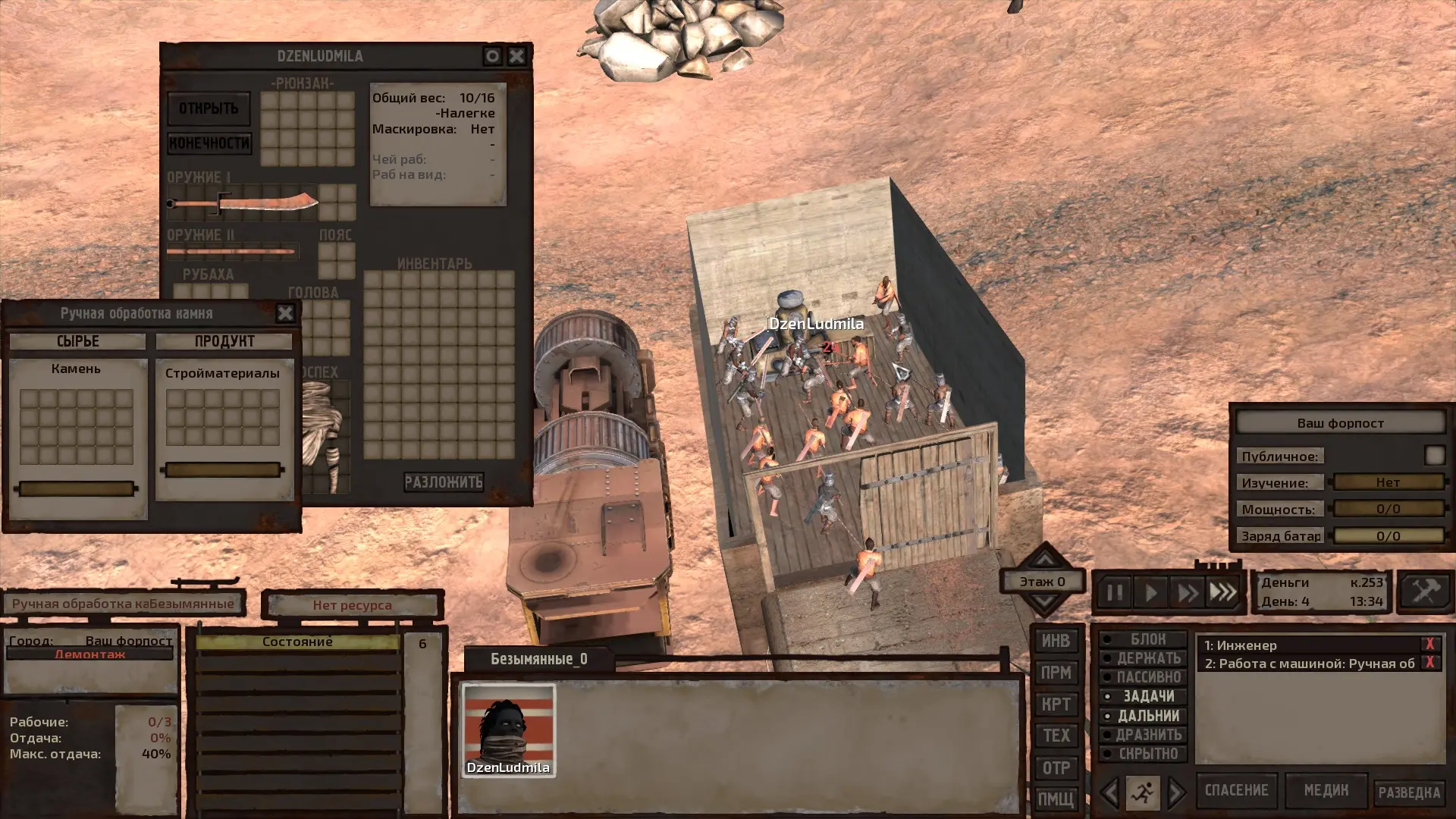Pause the game
Image resolution: width=1456 pixels, height=819 pixels.
click(x=1114, y=592)
